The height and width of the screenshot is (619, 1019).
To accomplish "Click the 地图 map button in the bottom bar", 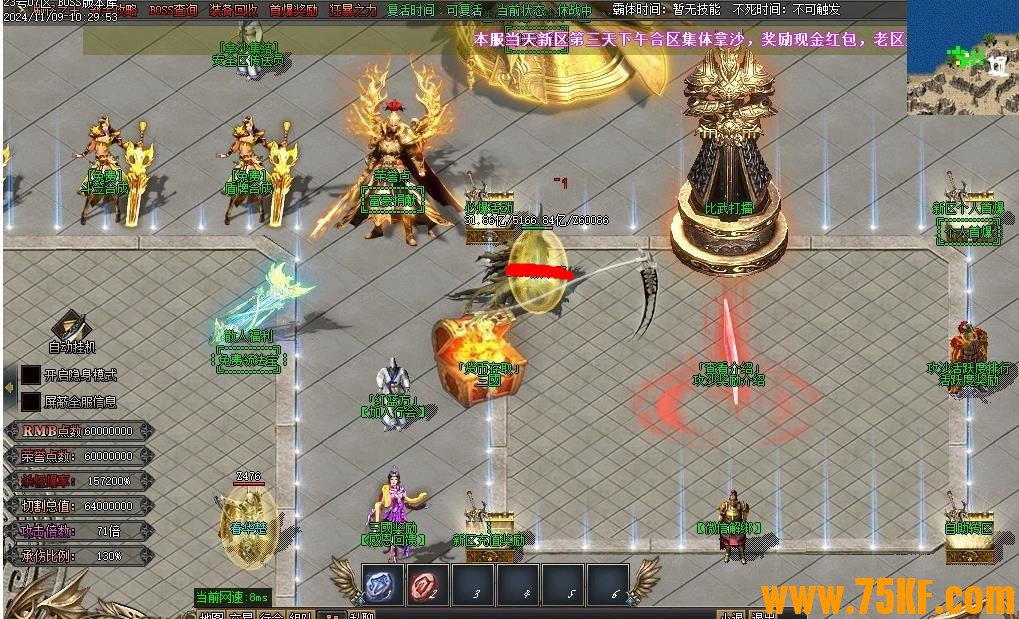I will point(211,614).
